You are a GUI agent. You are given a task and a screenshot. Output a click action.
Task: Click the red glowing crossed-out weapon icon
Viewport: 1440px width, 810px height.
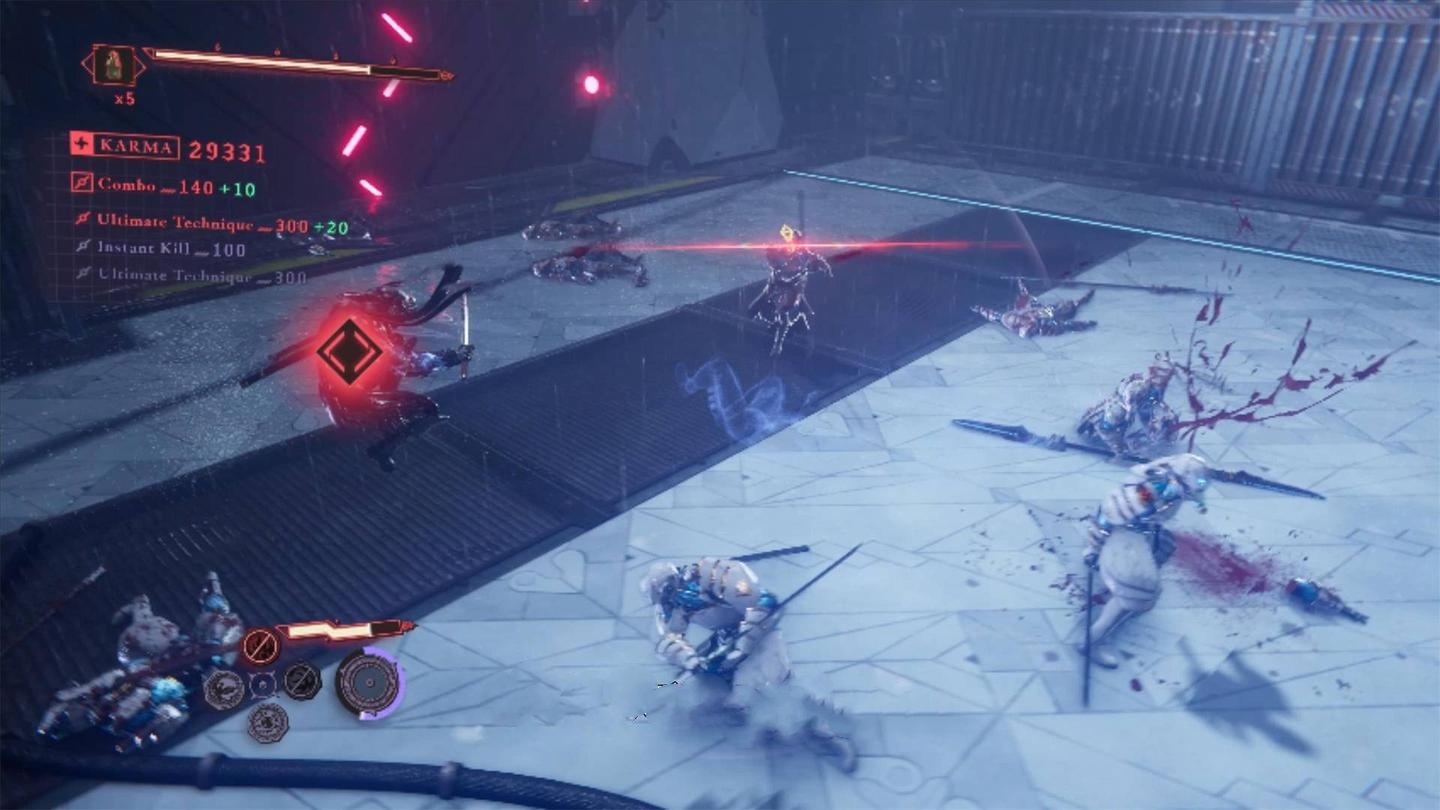(x=259, y=645)
